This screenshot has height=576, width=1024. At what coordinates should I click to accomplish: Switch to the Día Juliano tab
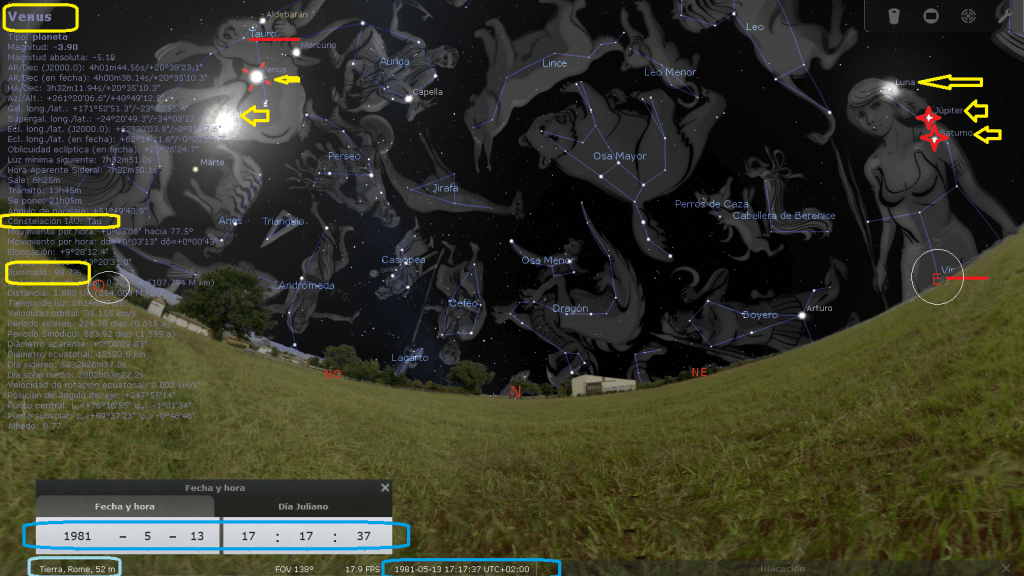pyautogui.click(x=305, y=507)
